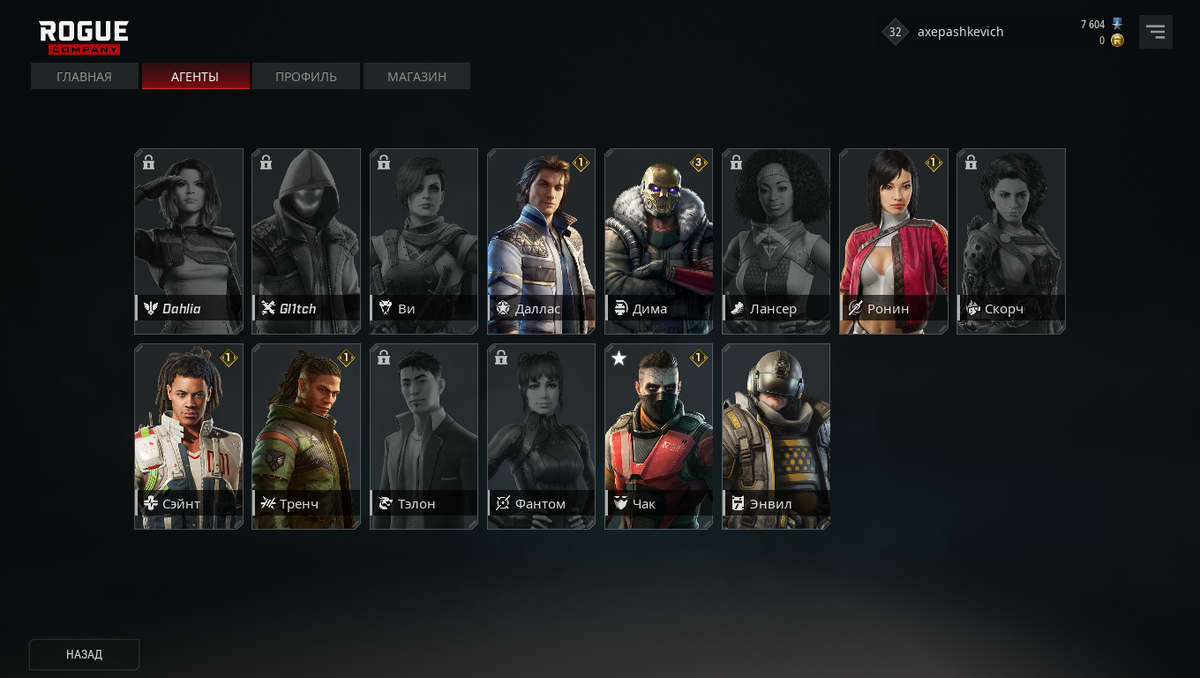
Task: Open the АГЕНТЫ tab
Action: pos(195,77)
